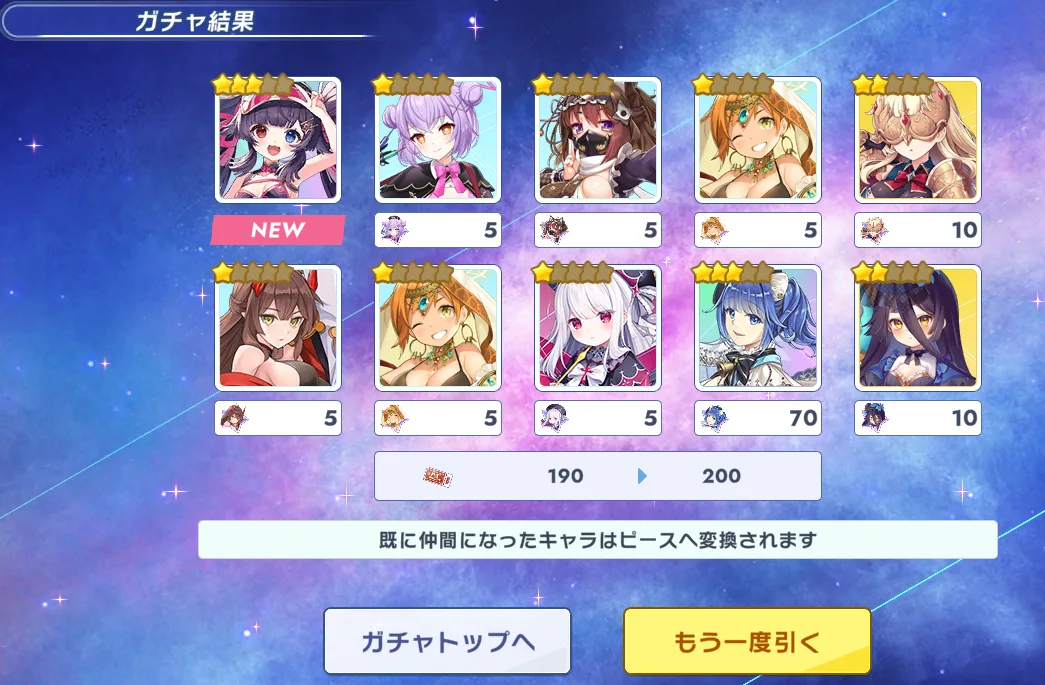
Task: Inspect the black-haired girl with yellow background
Action: coord(918,328)
